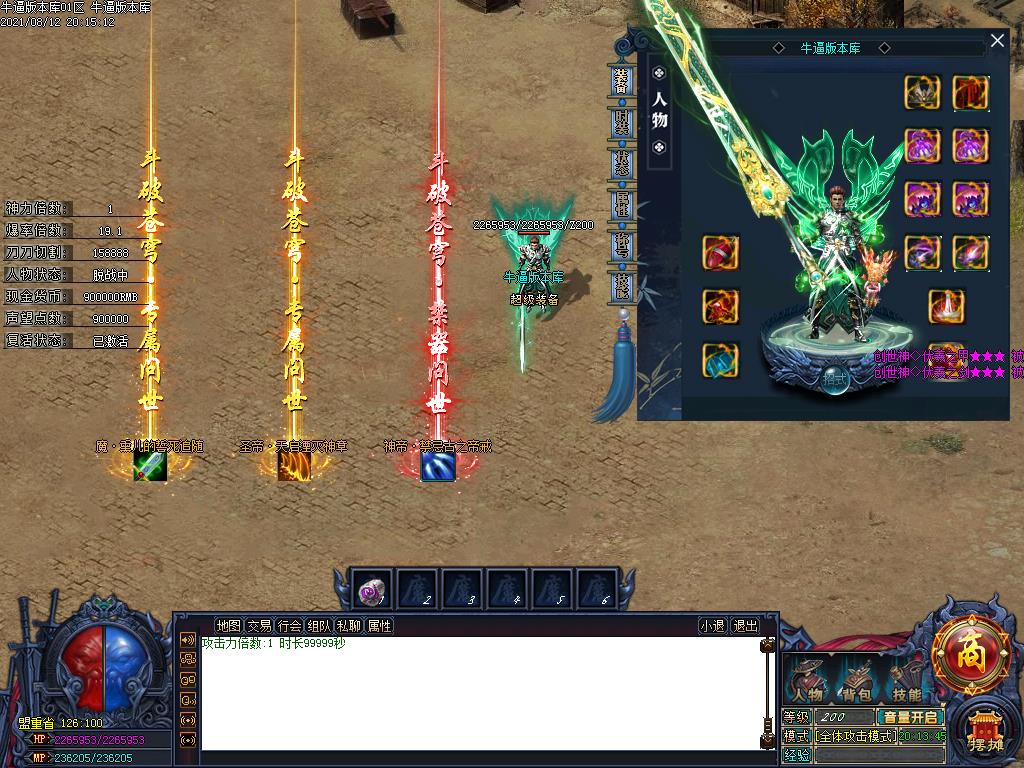1024x768 pixels.
Task: Open the 背包 (Bag) icon
Action: 856,682
